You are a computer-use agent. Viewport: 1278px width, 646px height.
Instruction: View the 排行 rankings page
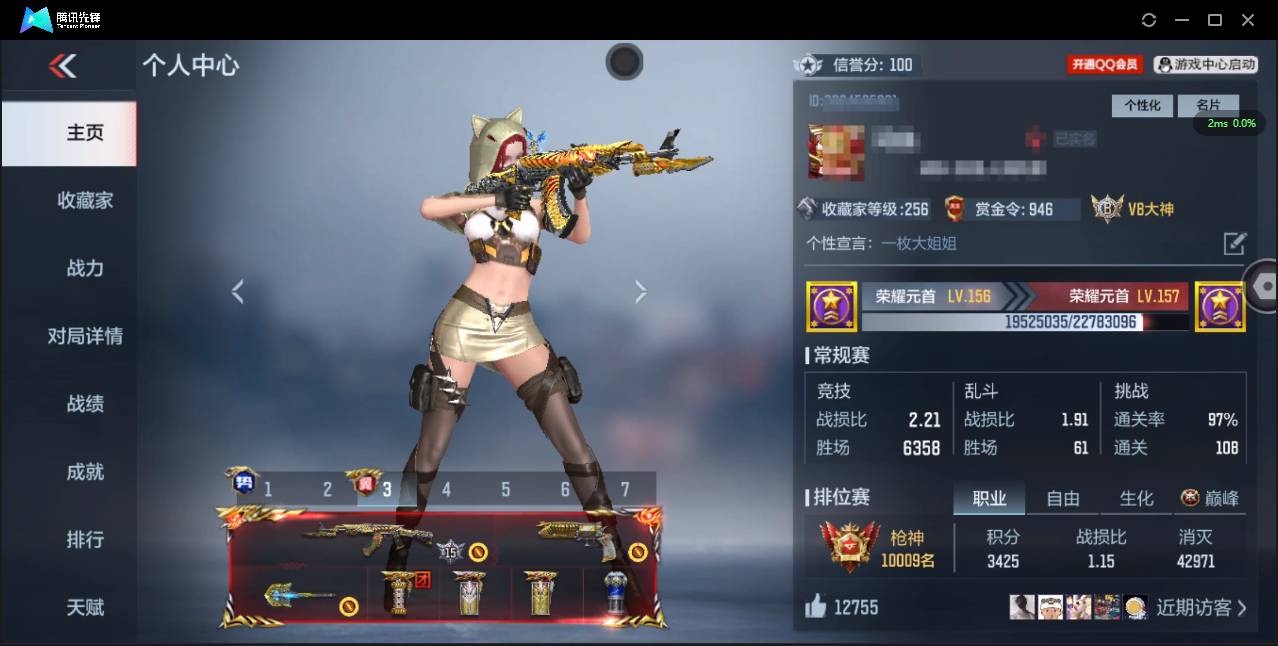[x=85, y=540]
